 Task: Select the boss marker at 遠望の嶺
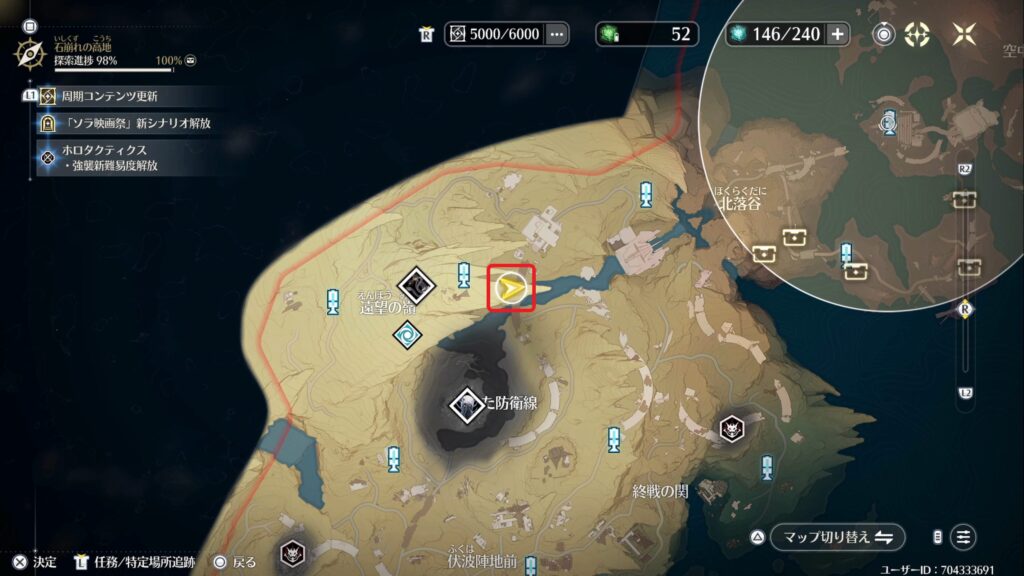click(x=420, y=285)
